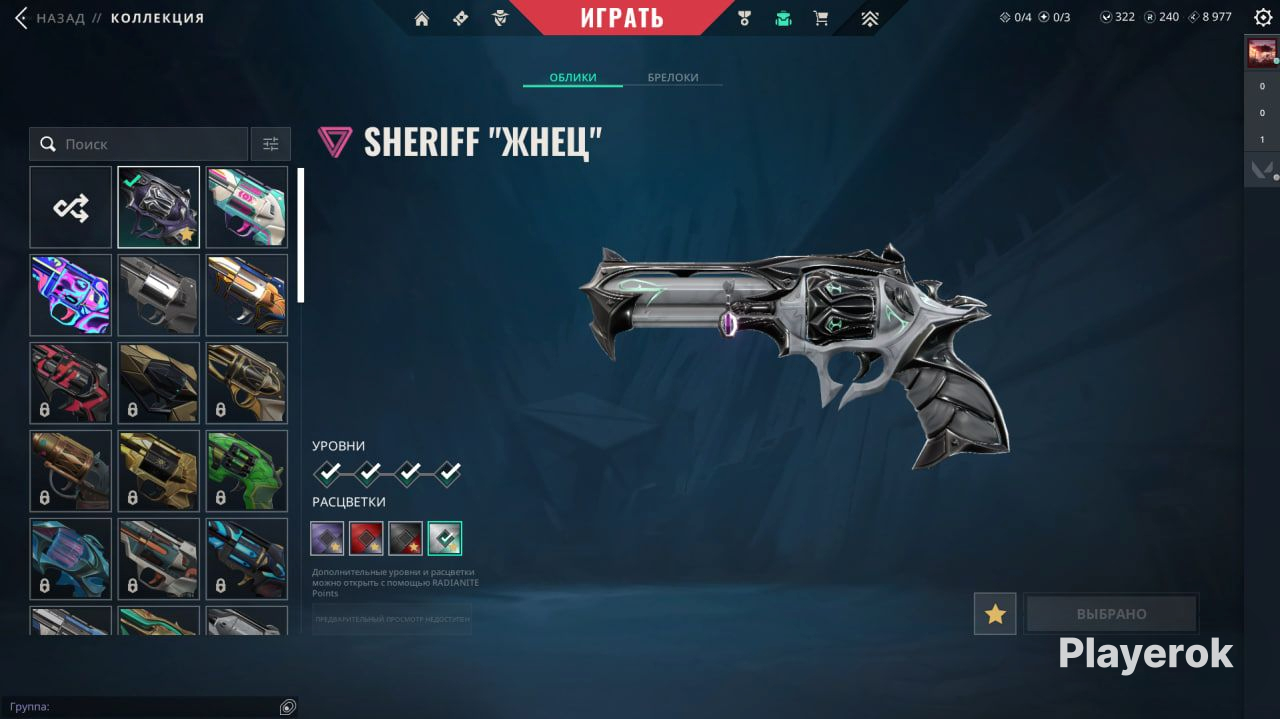
Task: Select the ОБЛИКИ skins tab
Action: 573,77
